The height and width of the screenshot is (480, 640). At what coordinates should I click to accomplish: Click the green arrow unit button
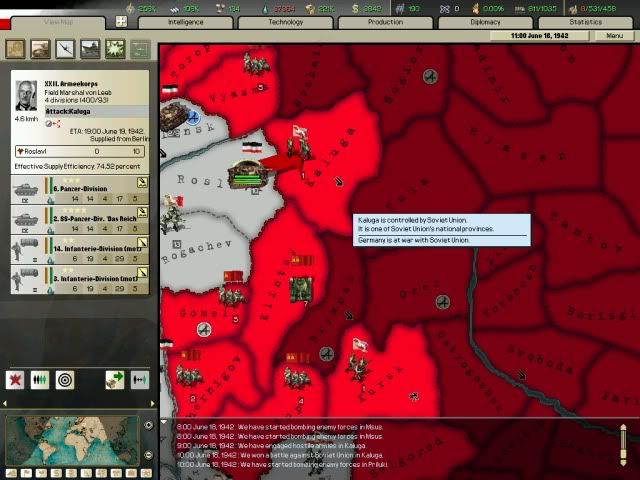114,380
